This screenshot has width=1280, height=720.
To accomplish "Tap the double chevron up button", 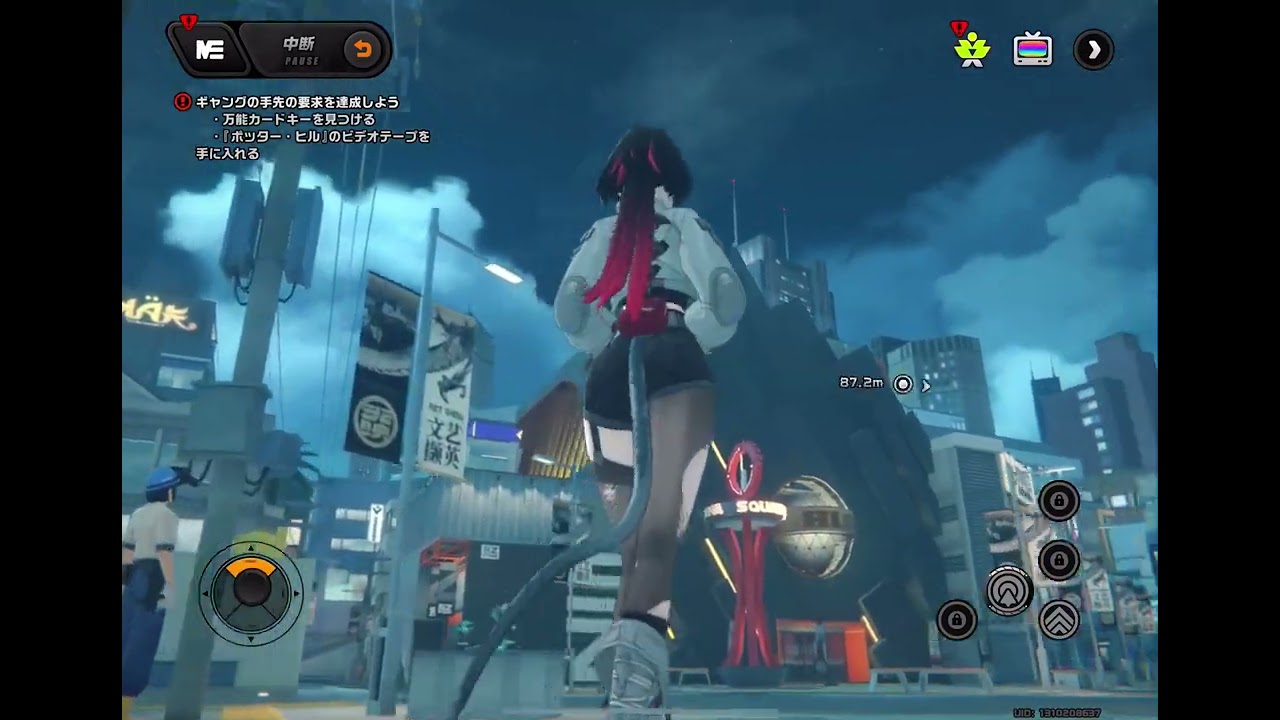I will pyautogui.click(x=1059, y=620).
